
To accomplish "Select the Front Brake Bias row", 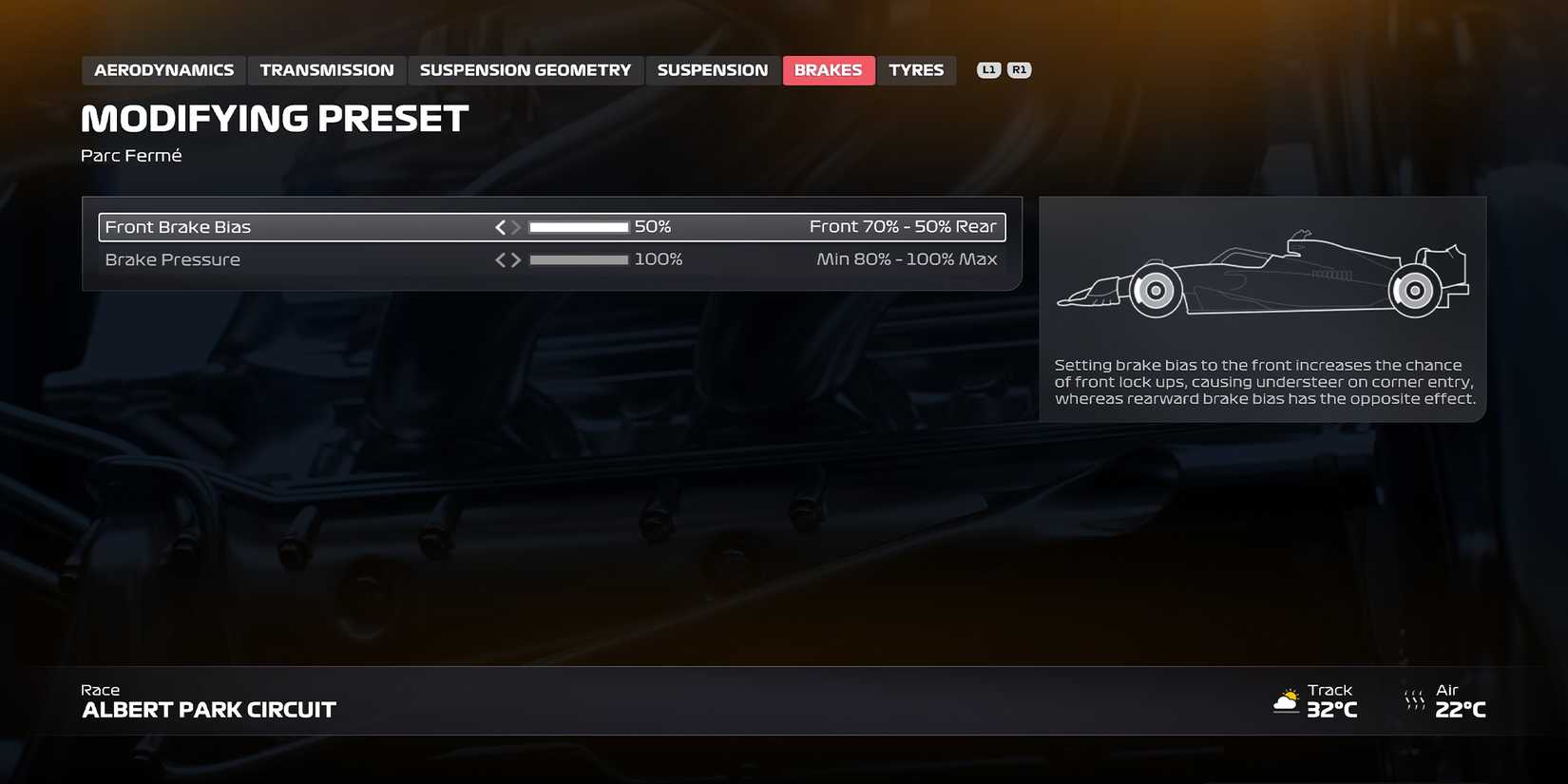I will (x=285, y=227).
